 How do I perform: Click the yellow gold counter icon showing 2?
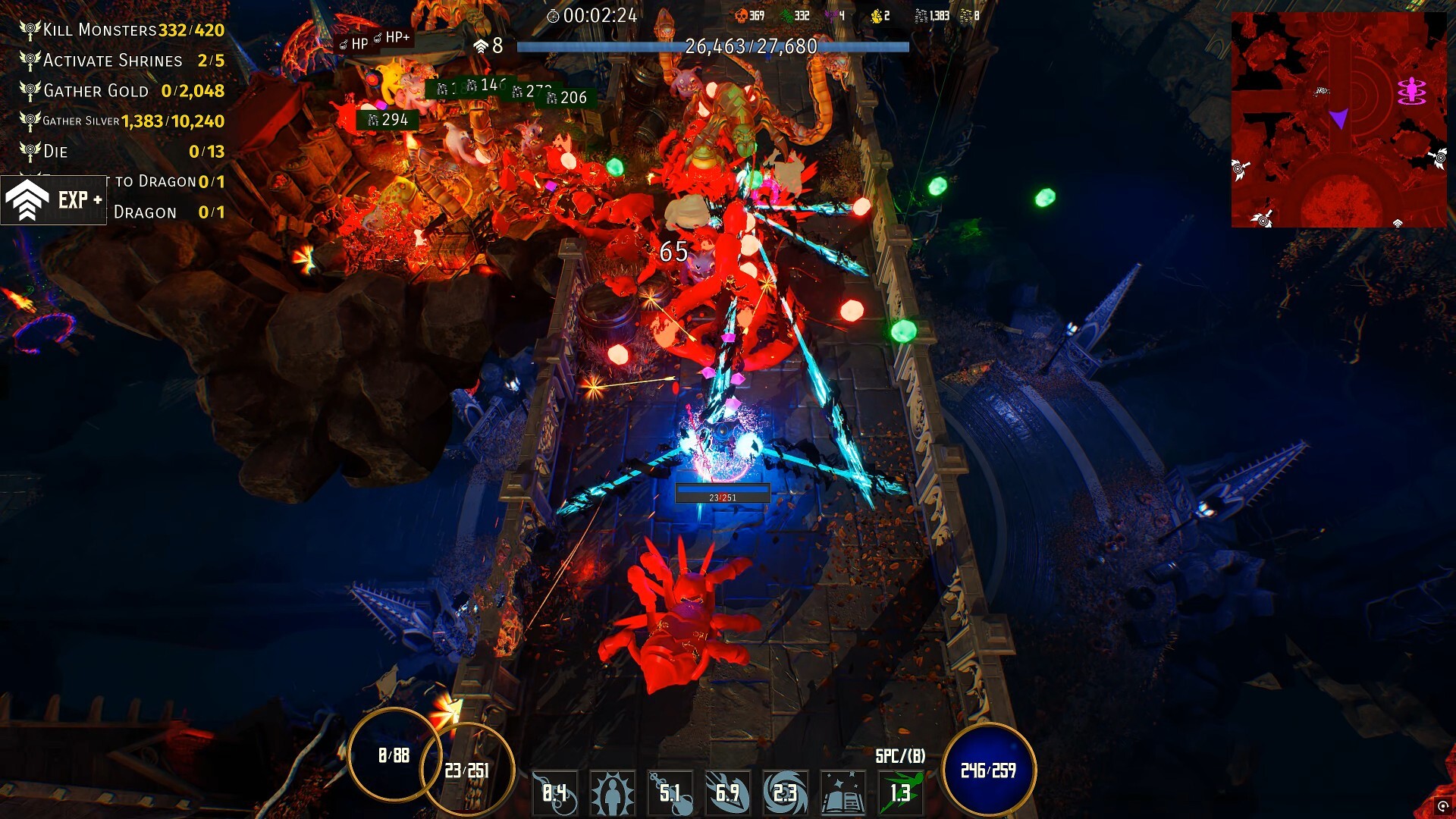(877, 15)
